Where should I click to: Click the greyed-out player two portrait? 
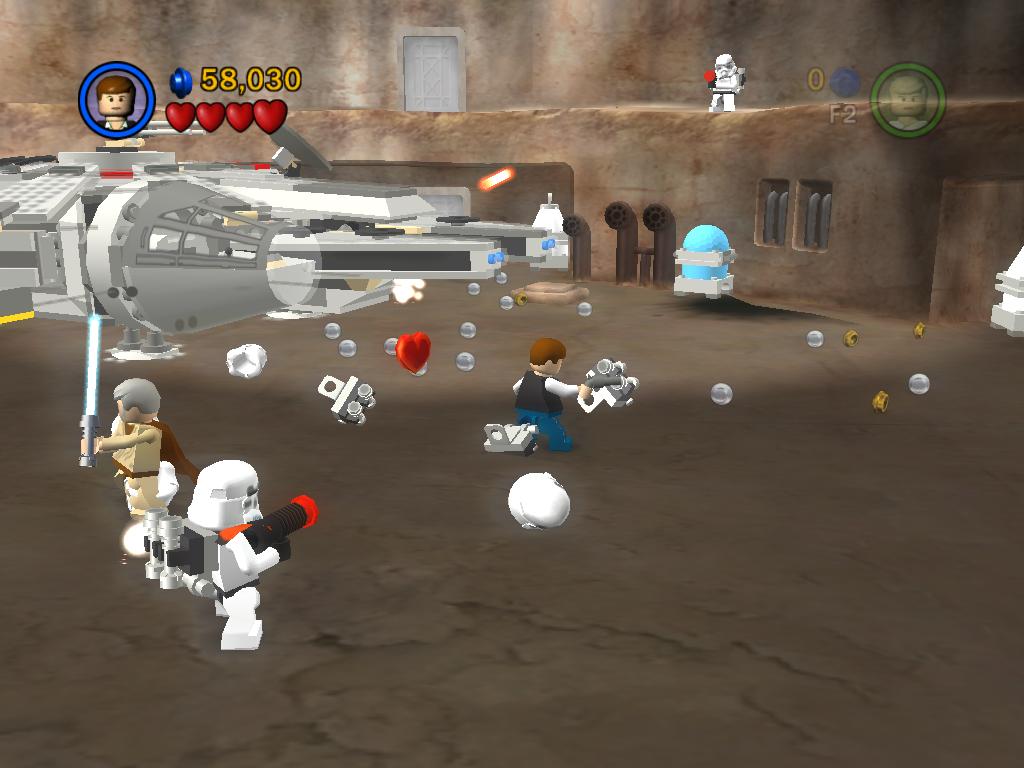pos(907,100)
